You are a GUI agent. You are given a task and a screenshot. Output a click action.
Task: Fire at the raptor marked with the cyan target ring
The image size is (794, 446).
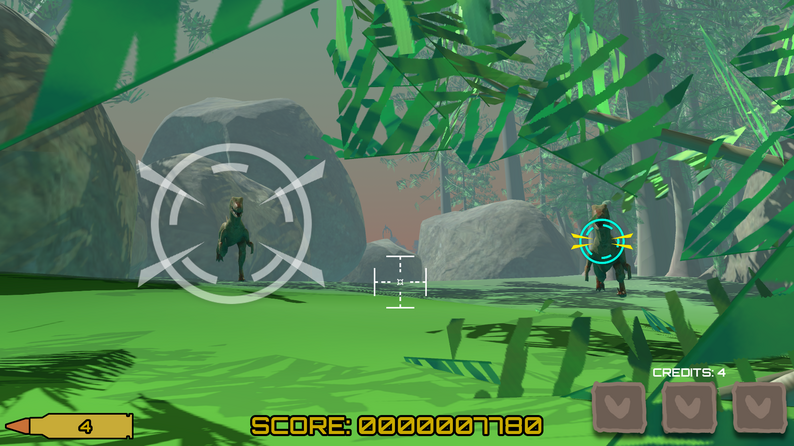(x=603, y=243)
